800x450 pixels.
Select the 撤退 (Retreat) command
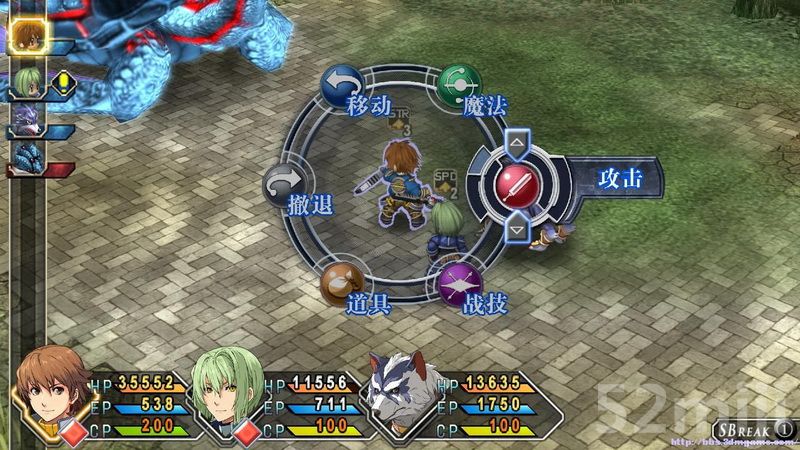(284, 187)
